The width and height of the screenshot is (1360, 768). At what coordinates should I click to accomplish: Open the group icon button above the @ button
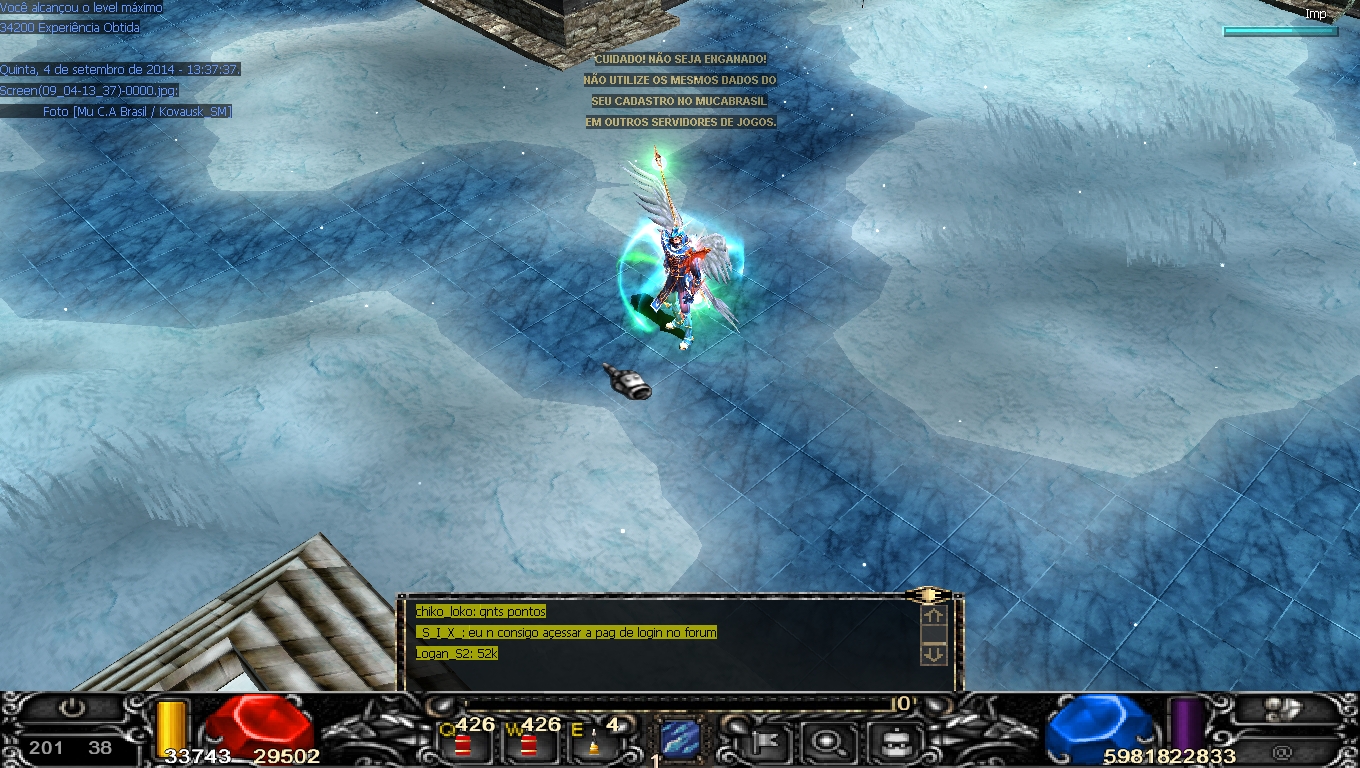click(1282, 709)
